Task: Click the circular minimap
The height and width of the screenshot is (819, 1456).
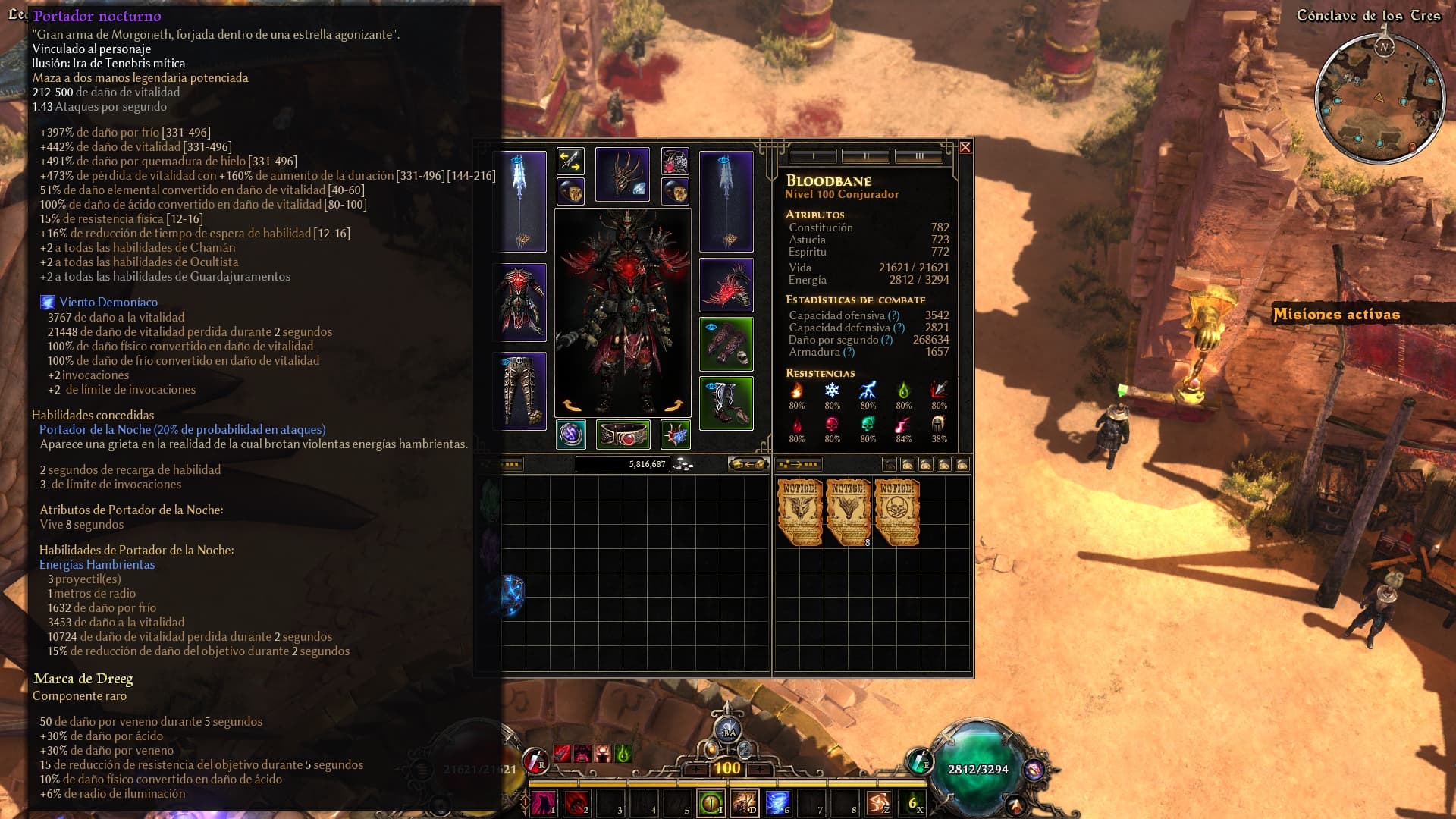Action: [1379, 97]
